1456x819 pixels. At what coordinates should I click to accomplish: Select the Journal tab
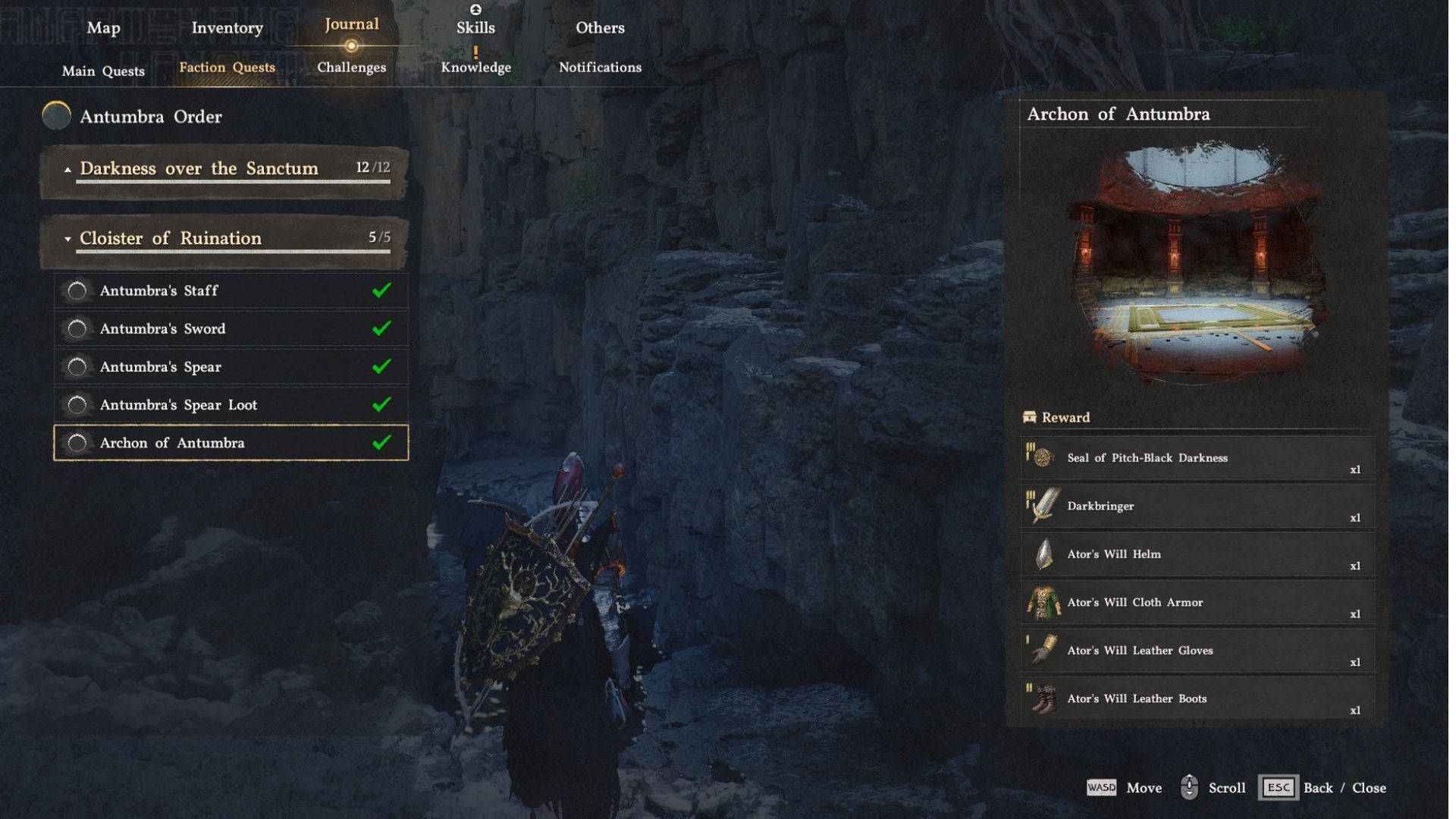click(351, 24)
